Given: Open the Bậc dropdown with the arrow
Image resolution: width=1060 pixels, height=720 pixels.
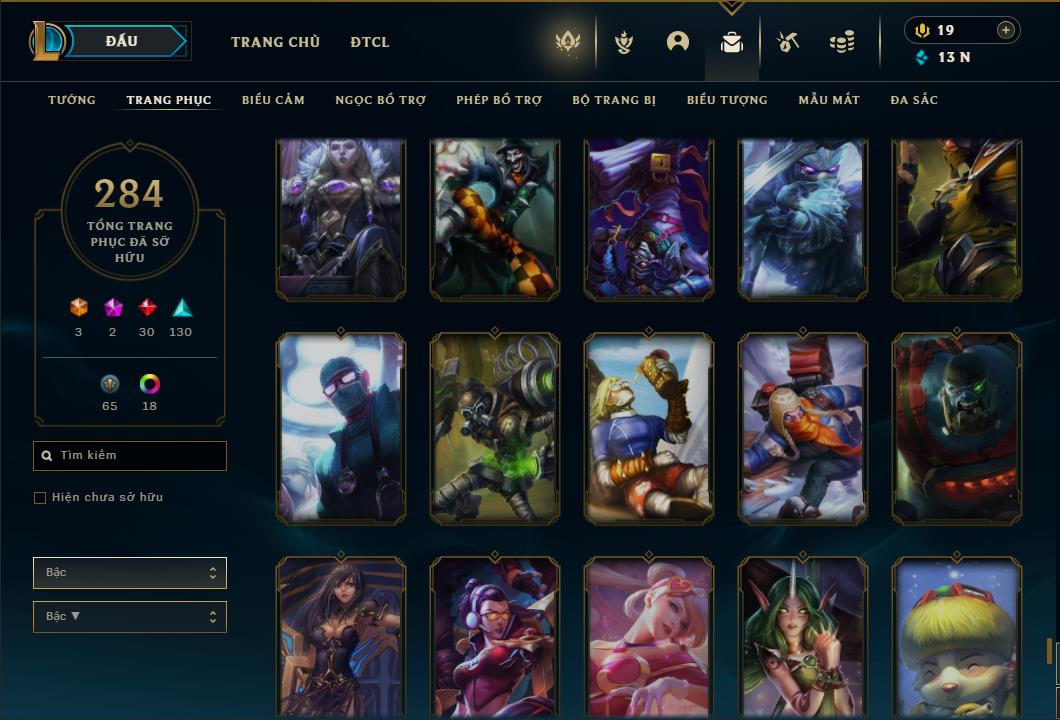Looking at the screenshot, I should tap(130, 617).
